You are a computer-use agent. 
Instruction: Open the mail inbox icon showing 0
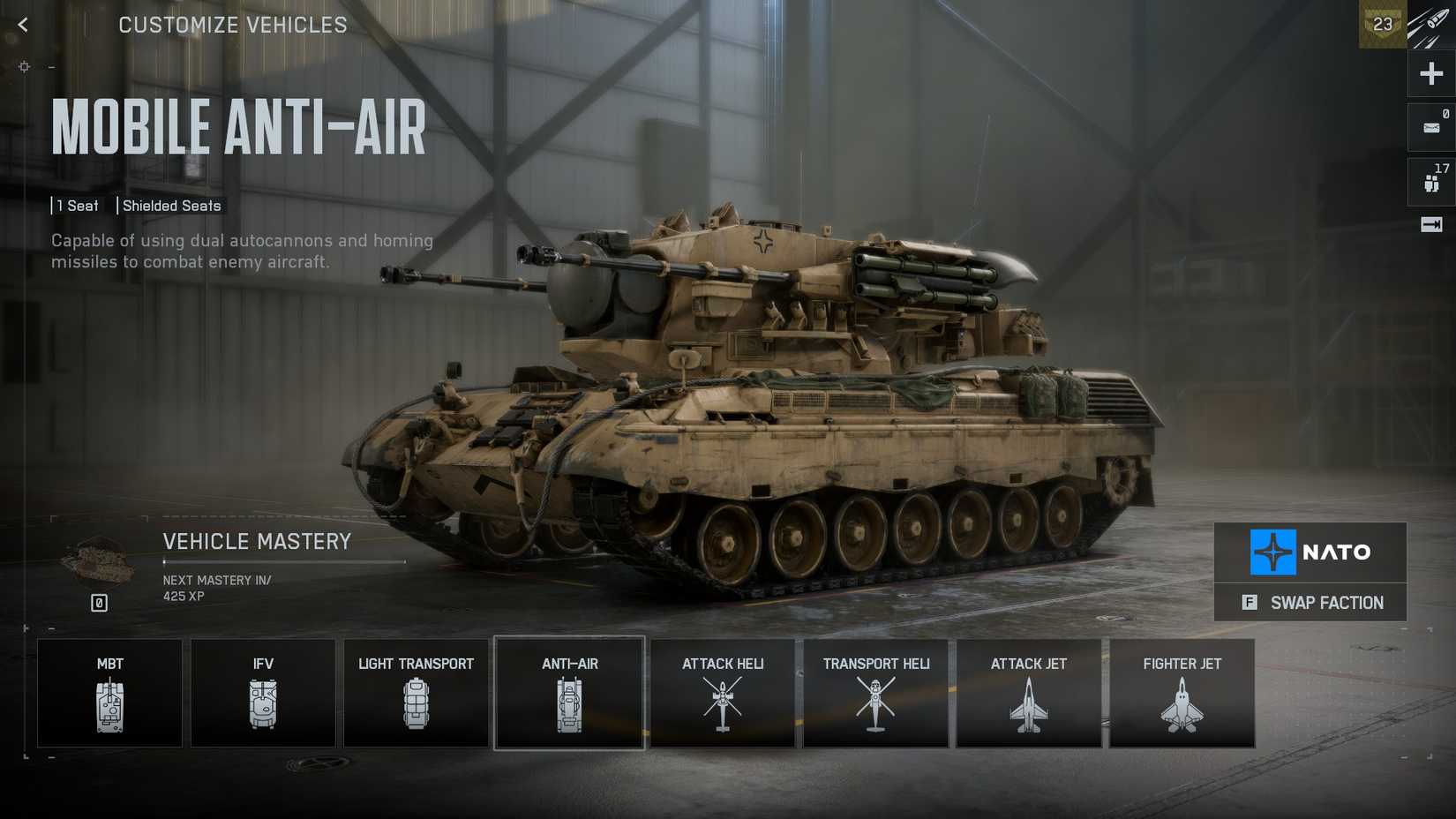point(1429,126)
